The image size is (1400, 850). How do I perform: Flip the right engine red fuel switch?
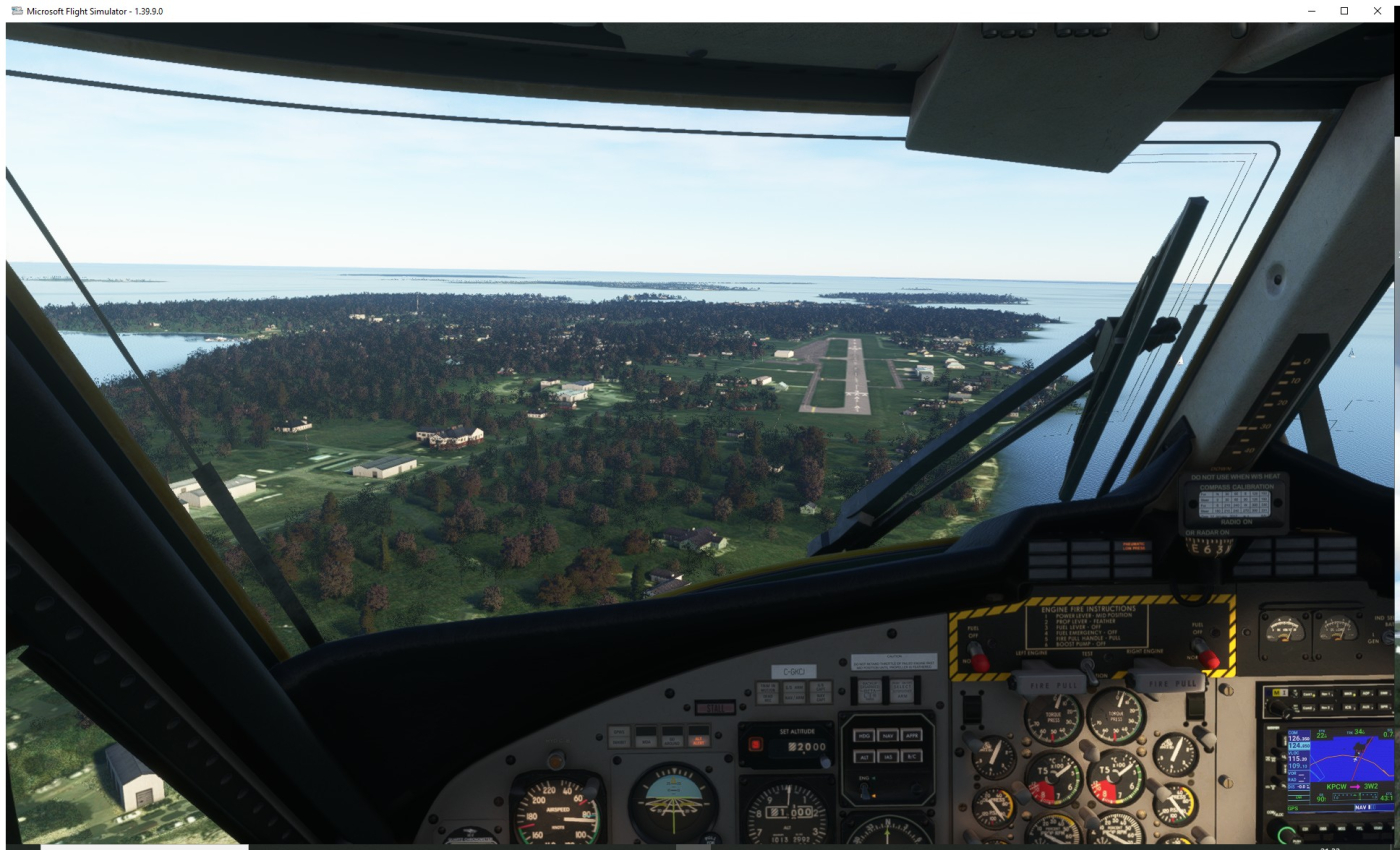pos(1209,658)
